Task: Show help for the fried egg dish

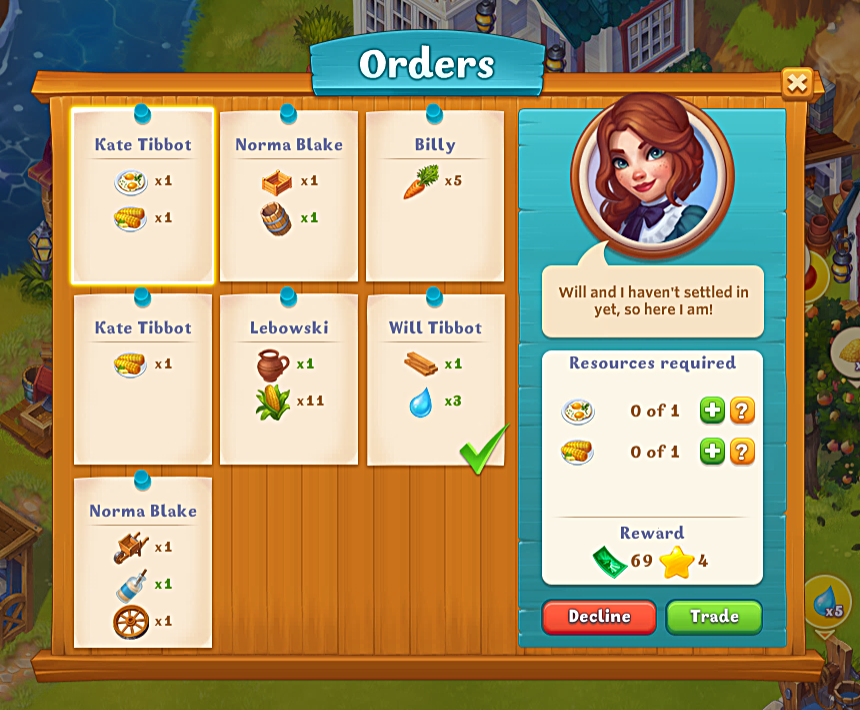Action: pos(742,410)
